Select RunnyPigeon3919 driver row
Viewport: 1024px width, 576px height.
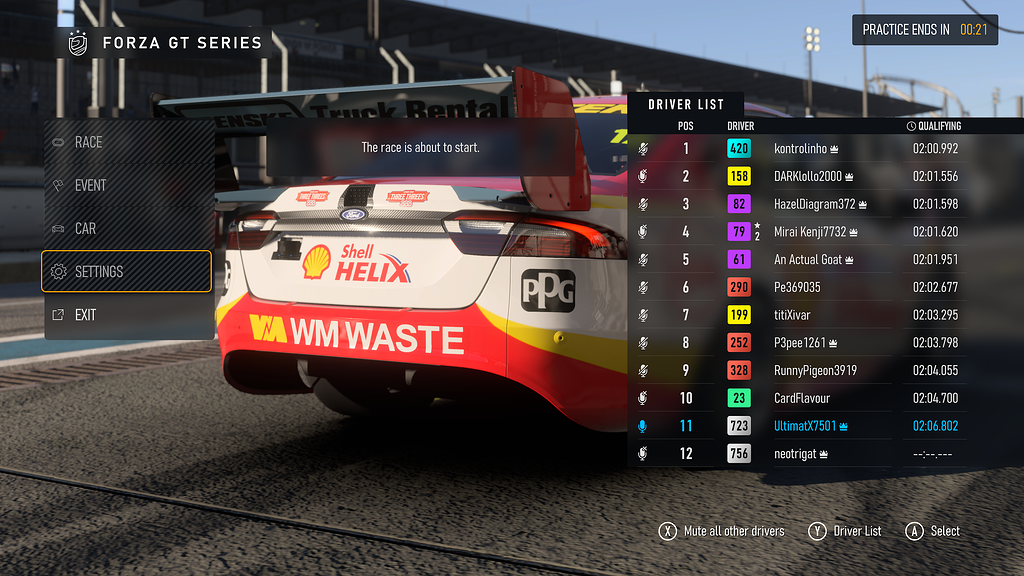pyautogui.click(x=815, y=370)
